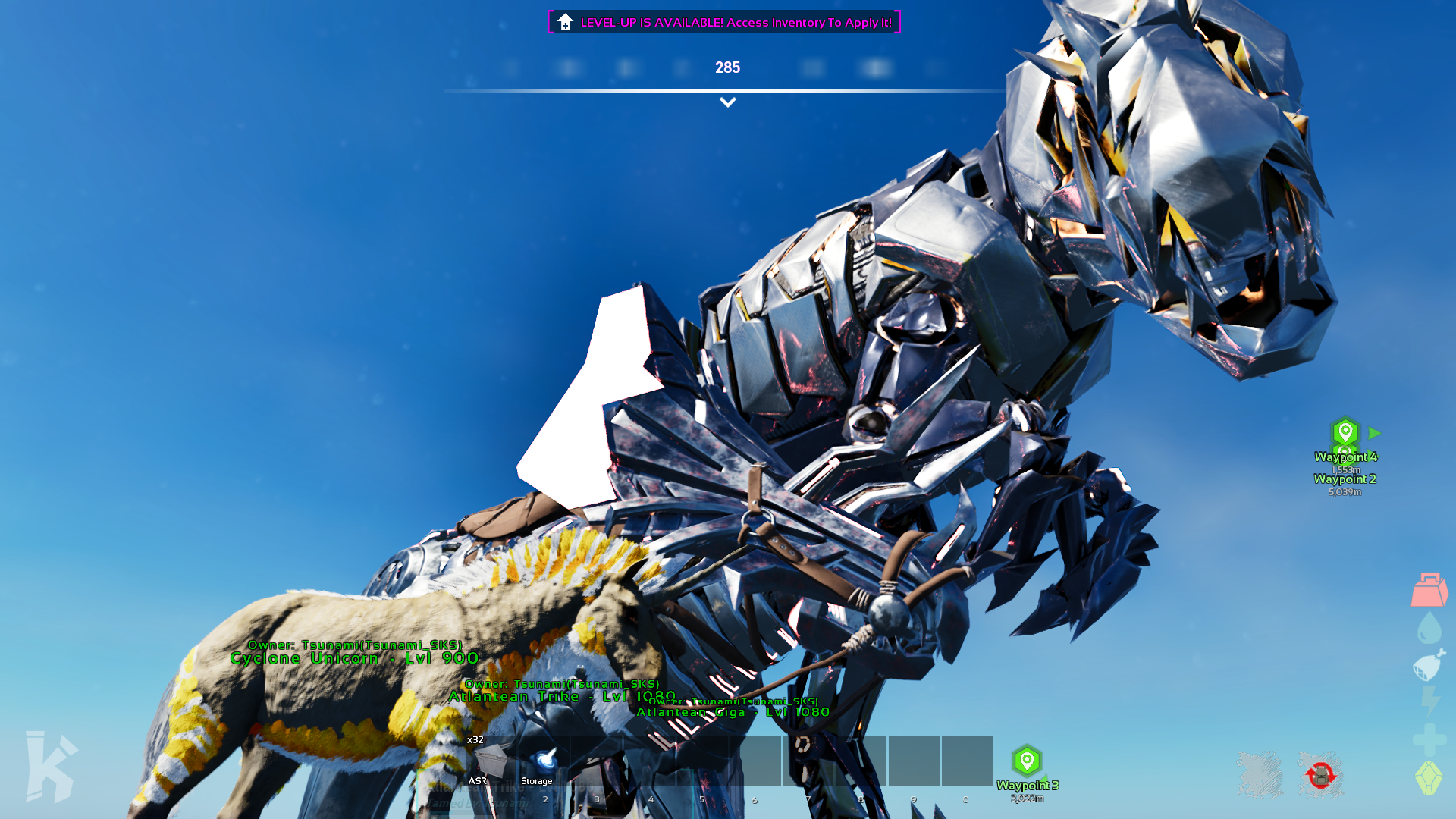Click the K logo watermark
Image resolution: width=1456 pixels, height=819 pixels.
click(51, 766)
